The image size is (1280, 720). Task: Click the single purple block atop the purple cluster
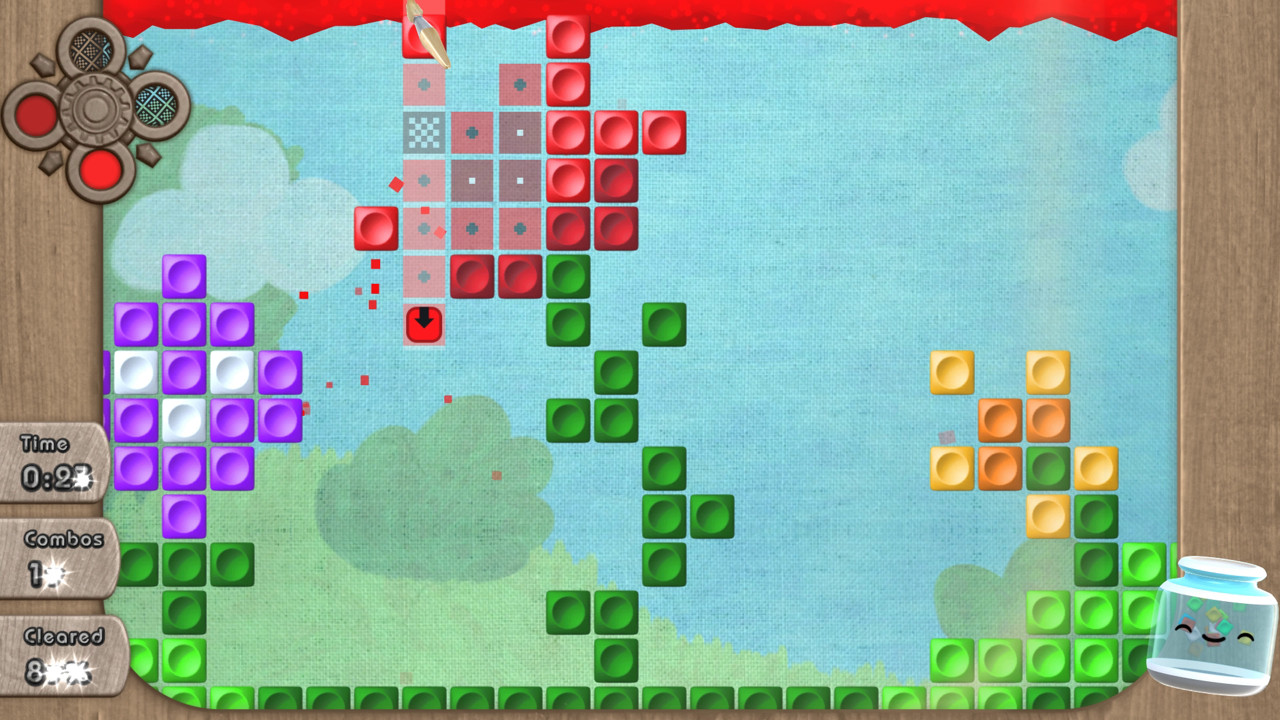[184, 276]
